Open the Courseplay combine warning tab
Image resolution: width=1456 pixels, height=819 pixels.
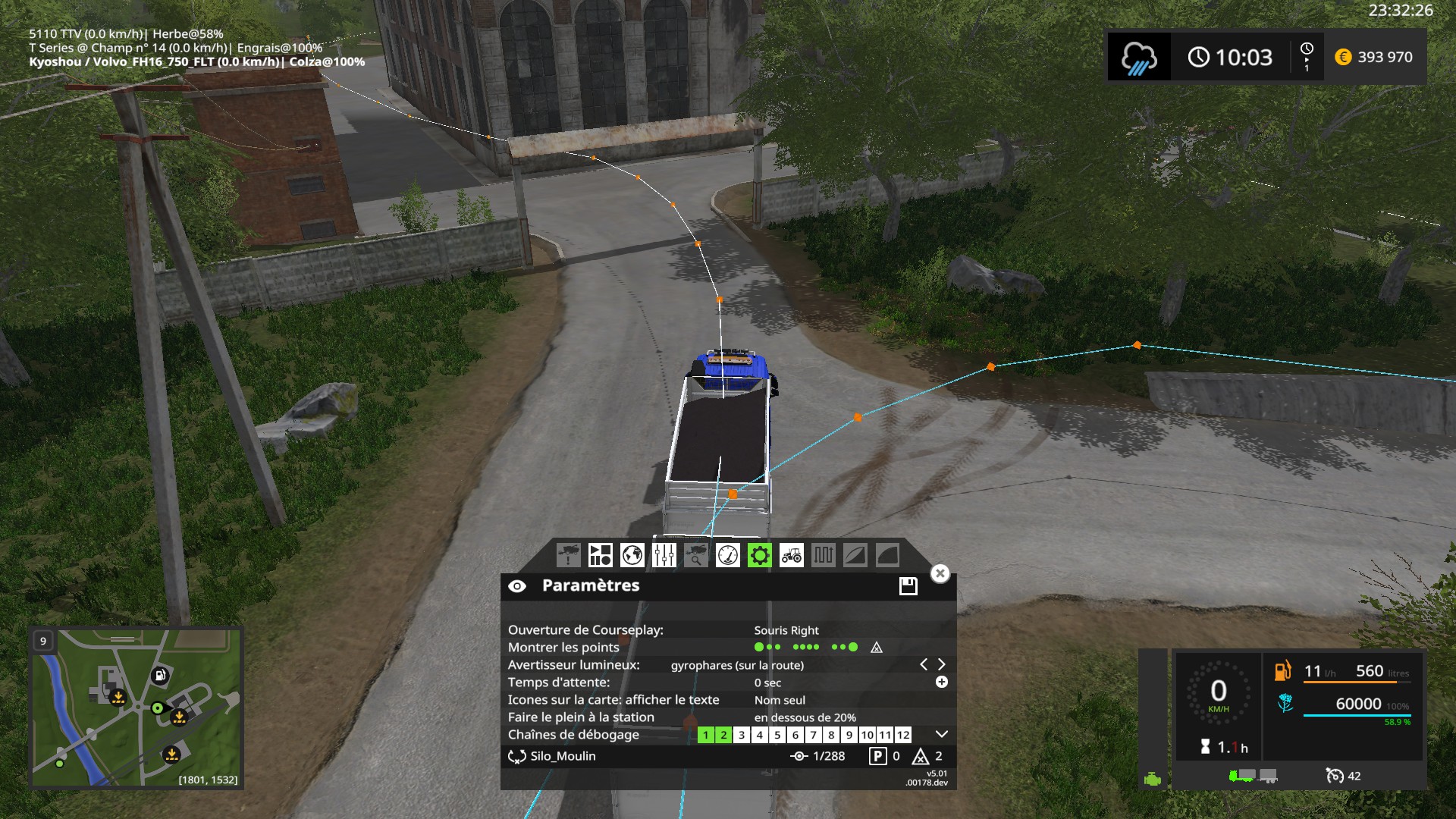(x=570, y=555)
